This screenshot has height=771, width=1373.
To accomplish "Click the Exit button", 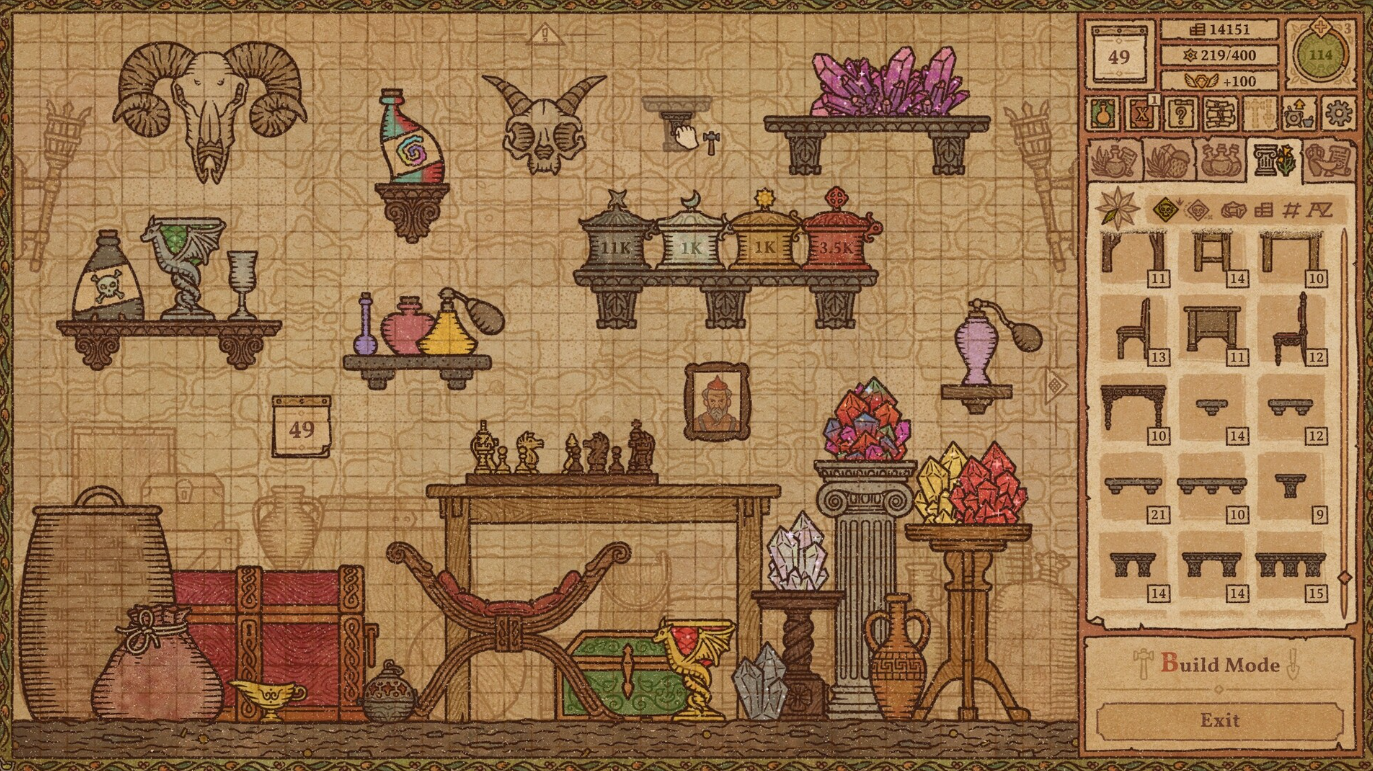I will [x=1221, y=719].
